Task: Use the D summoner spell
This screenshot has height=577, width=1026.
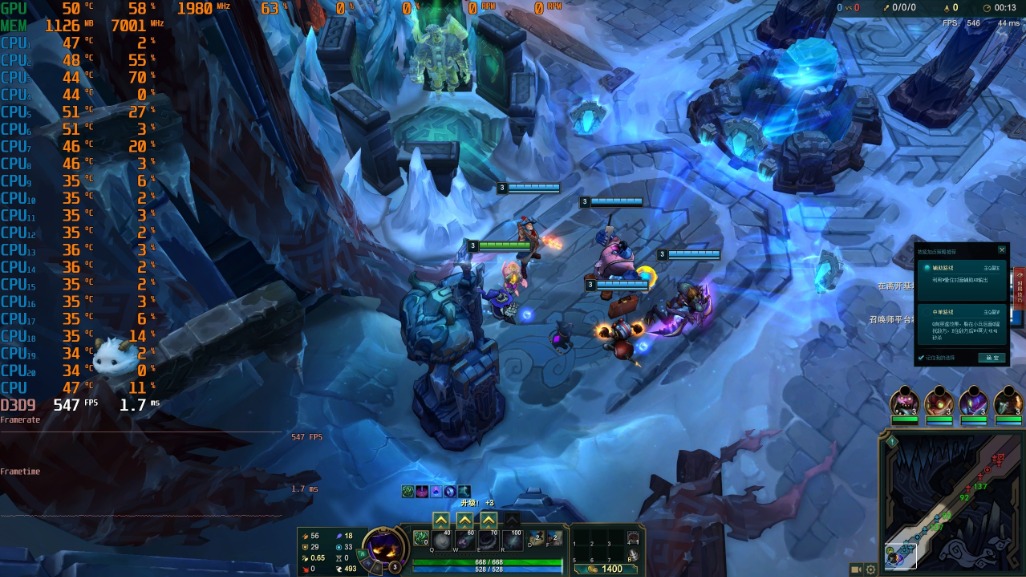Action: pyautogui.click(x=536, y=539)
